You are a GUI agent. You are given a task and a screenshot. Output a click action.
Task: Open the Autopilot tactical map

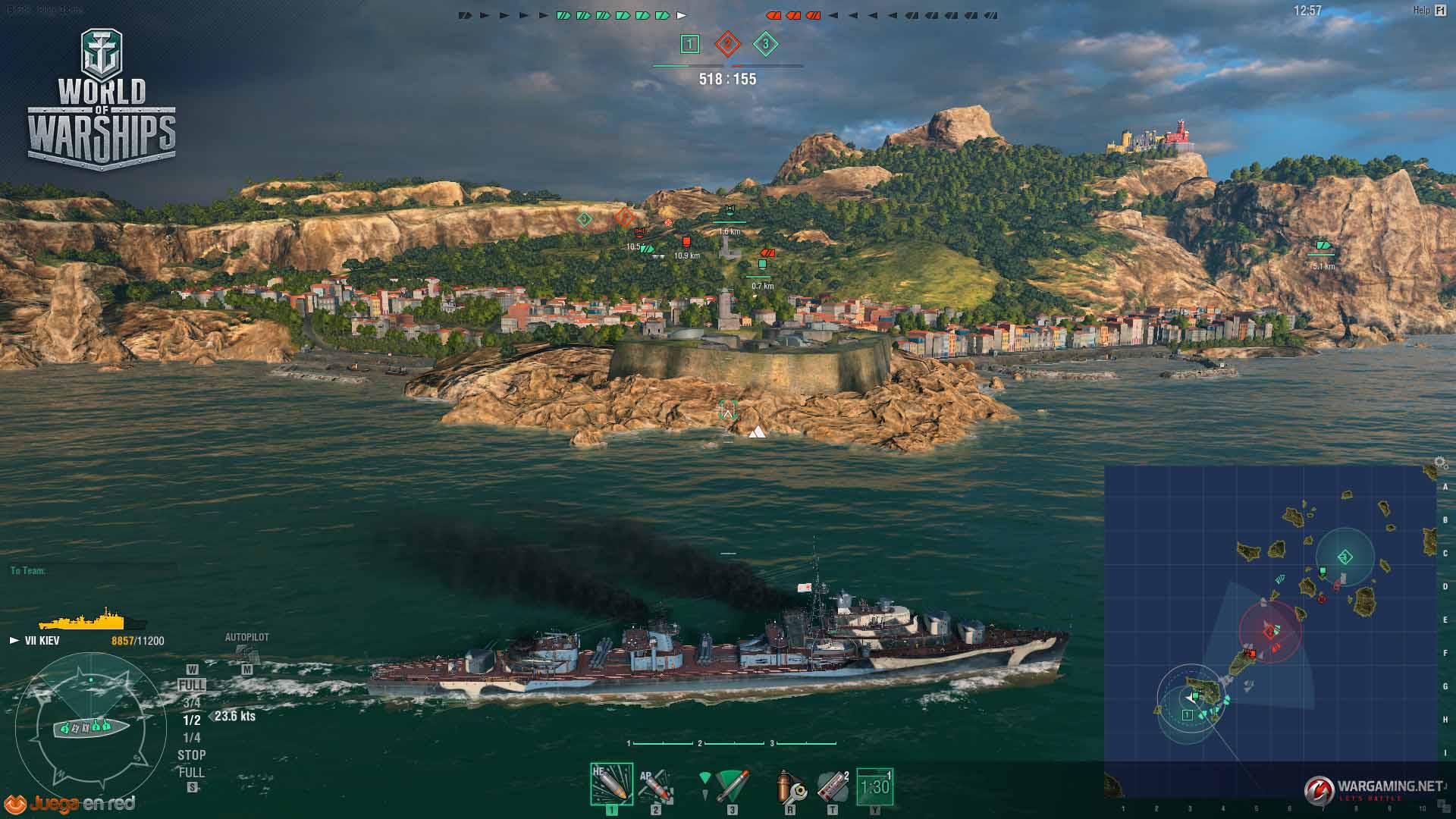246,653
